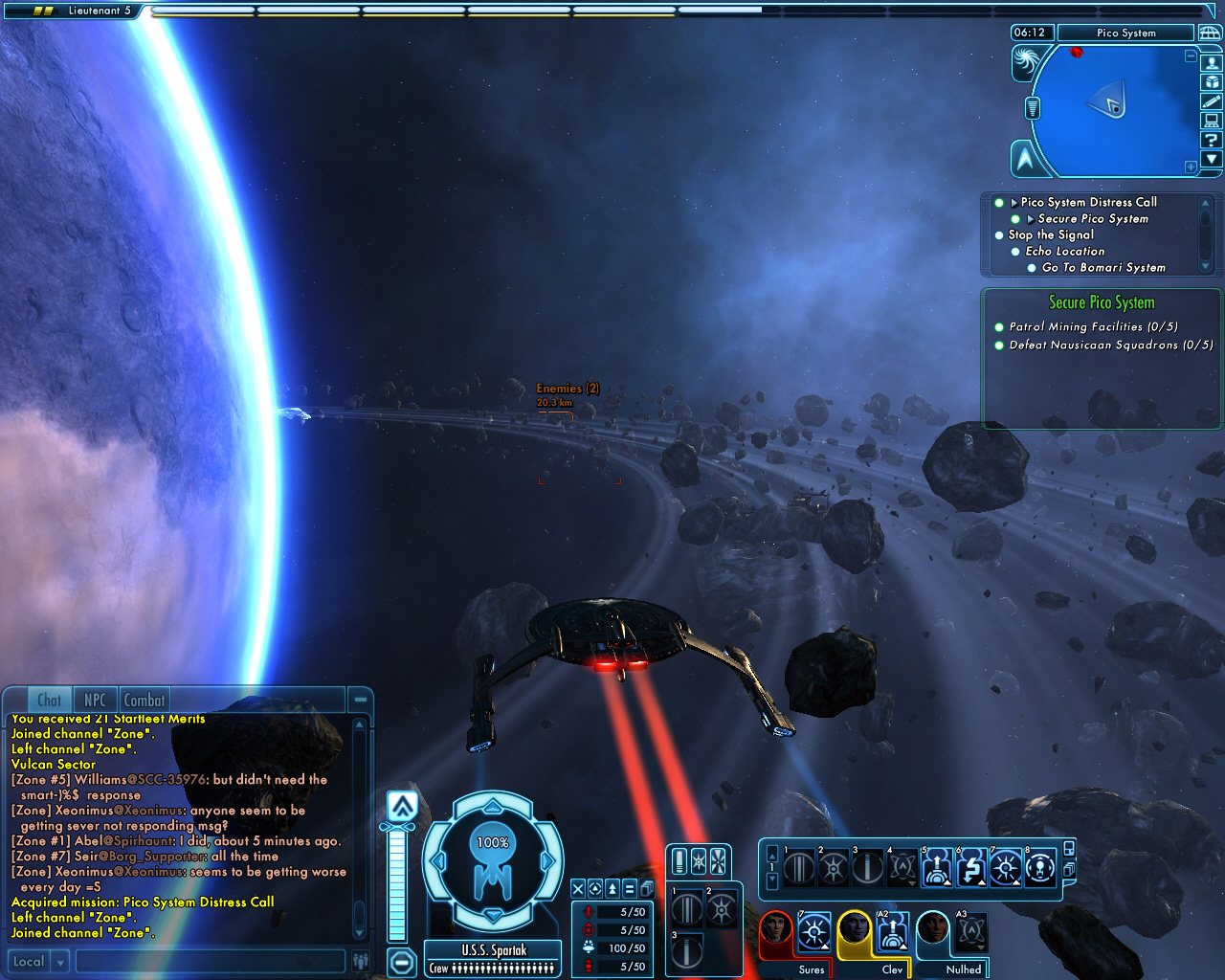The height and width of the screenshot is (980, 1225).
Task: Open help via the question mark icon
Action: point(1211,140)
